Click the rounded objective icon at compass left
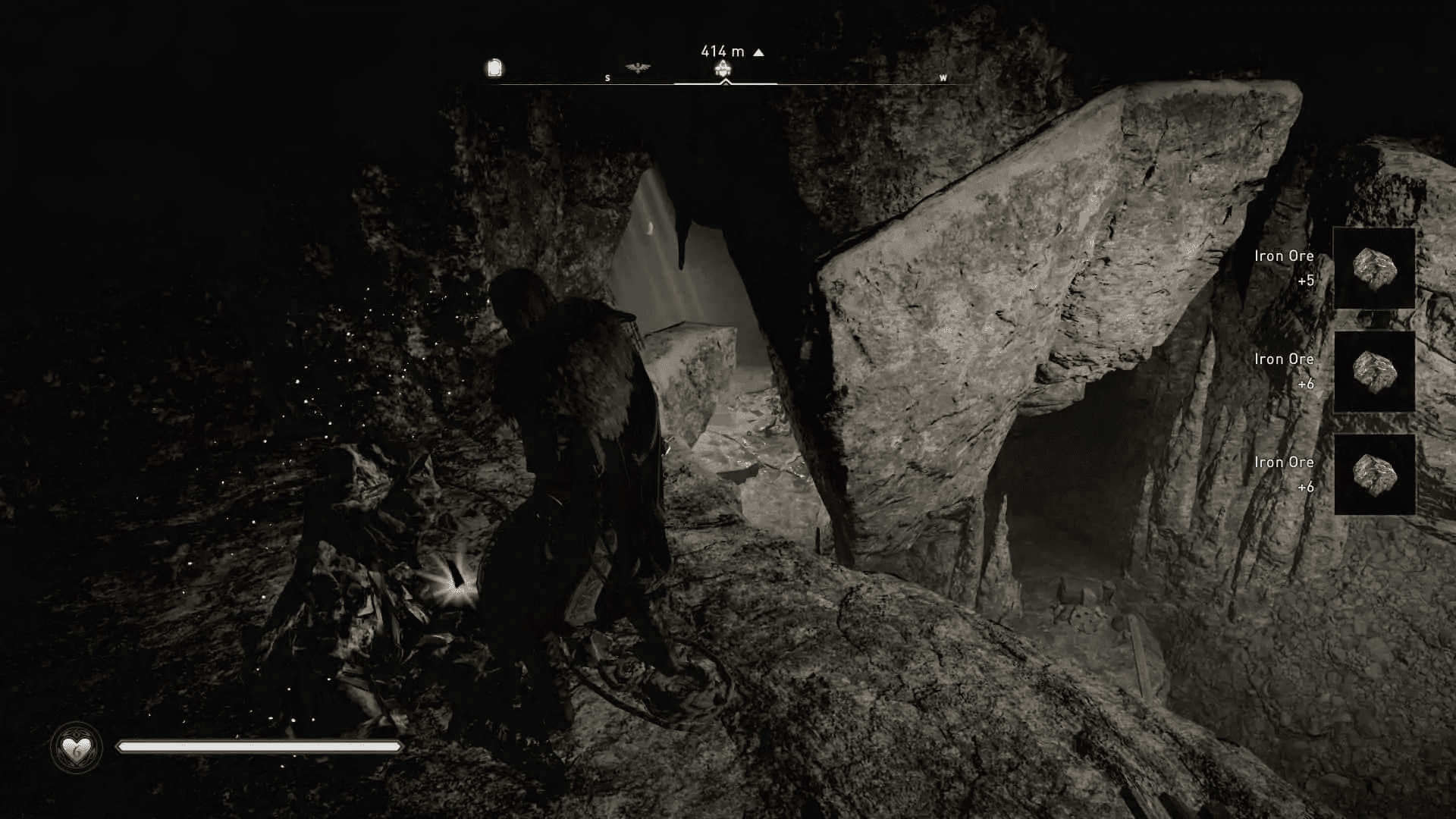The height and width of the screenshot is (819, 1456). pos(495,68)
